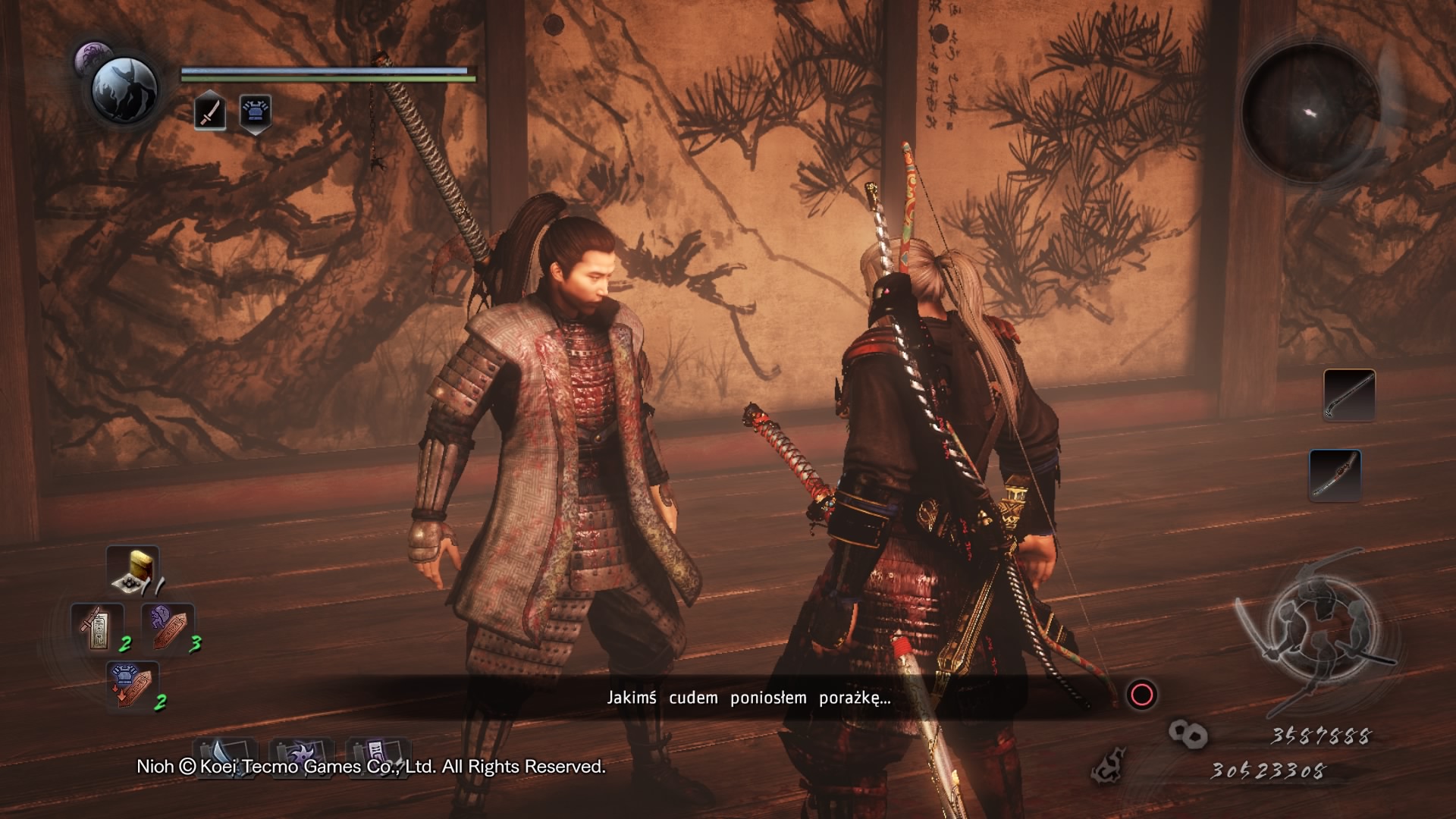Choose the katana melee weapon slot
Image resolution: width=1456 pixels, height=819 pixels.
[1335, 475]
